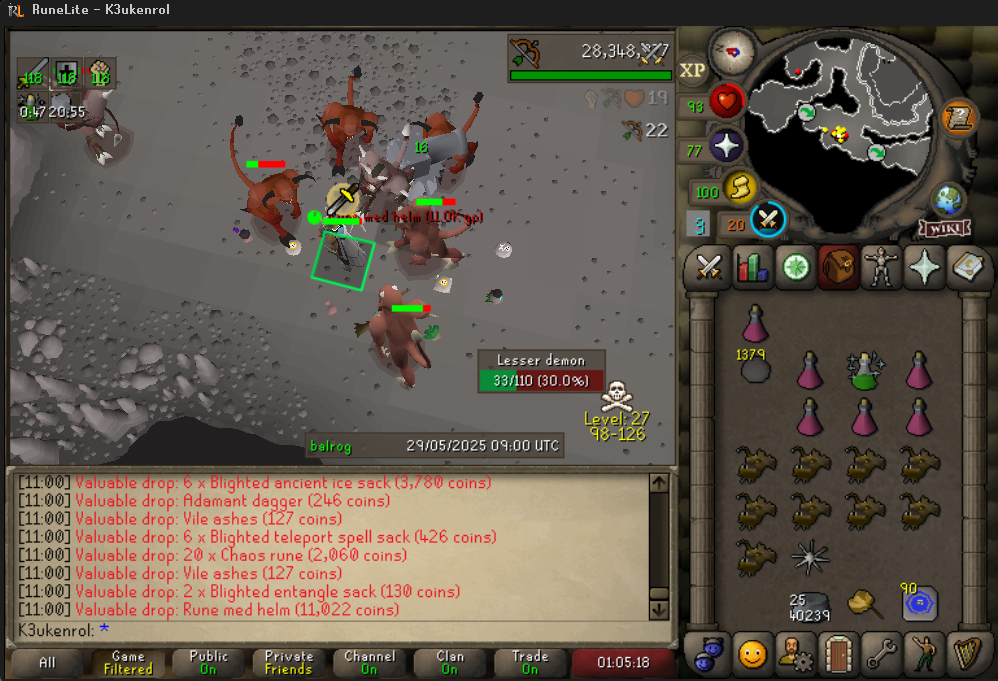Toggle run with the energy orb
This screenshot has width=998, height=681.
[739, 187]
